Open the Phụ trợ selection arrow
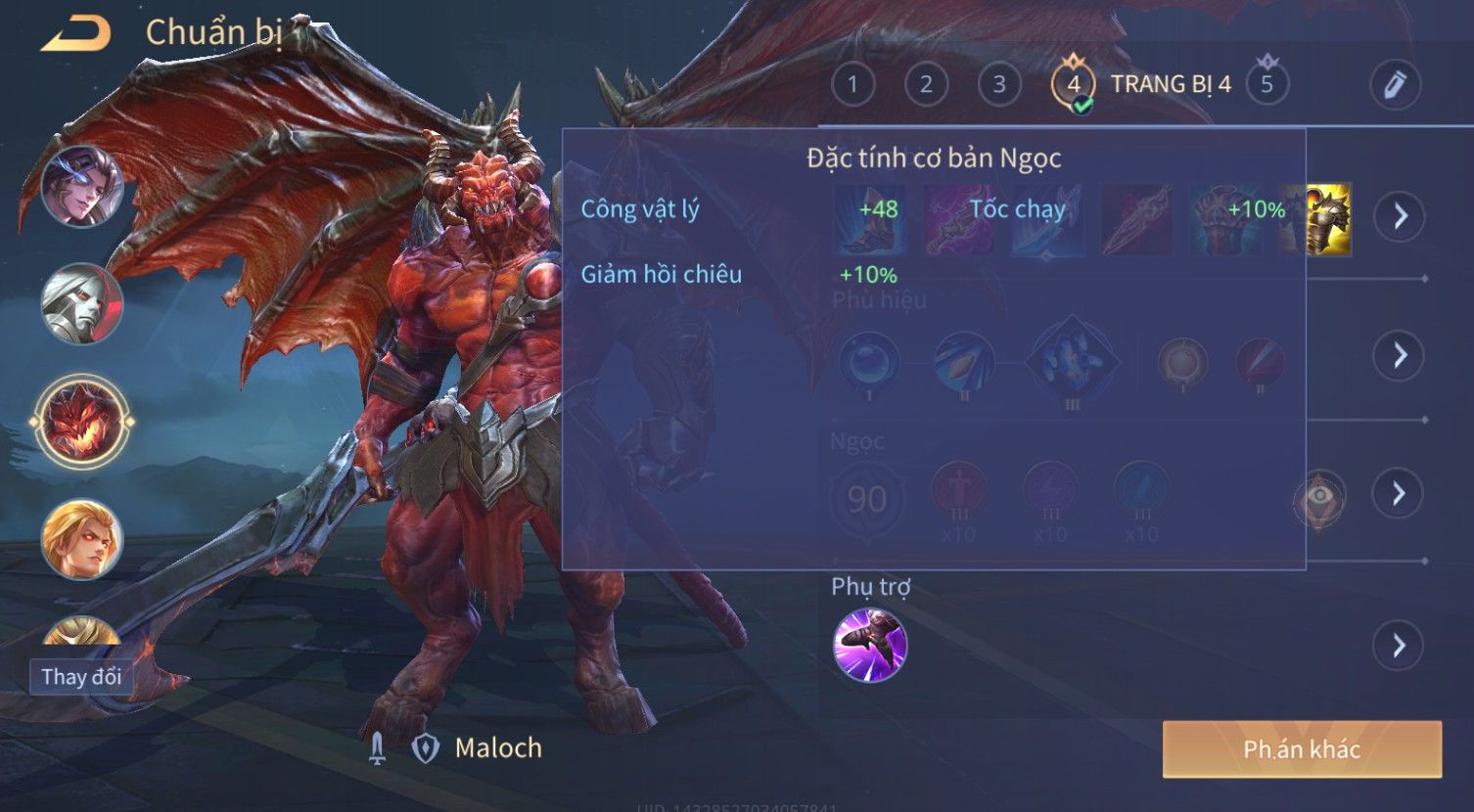Viewport: 1474px width, 812px height. coord(1400,646)
